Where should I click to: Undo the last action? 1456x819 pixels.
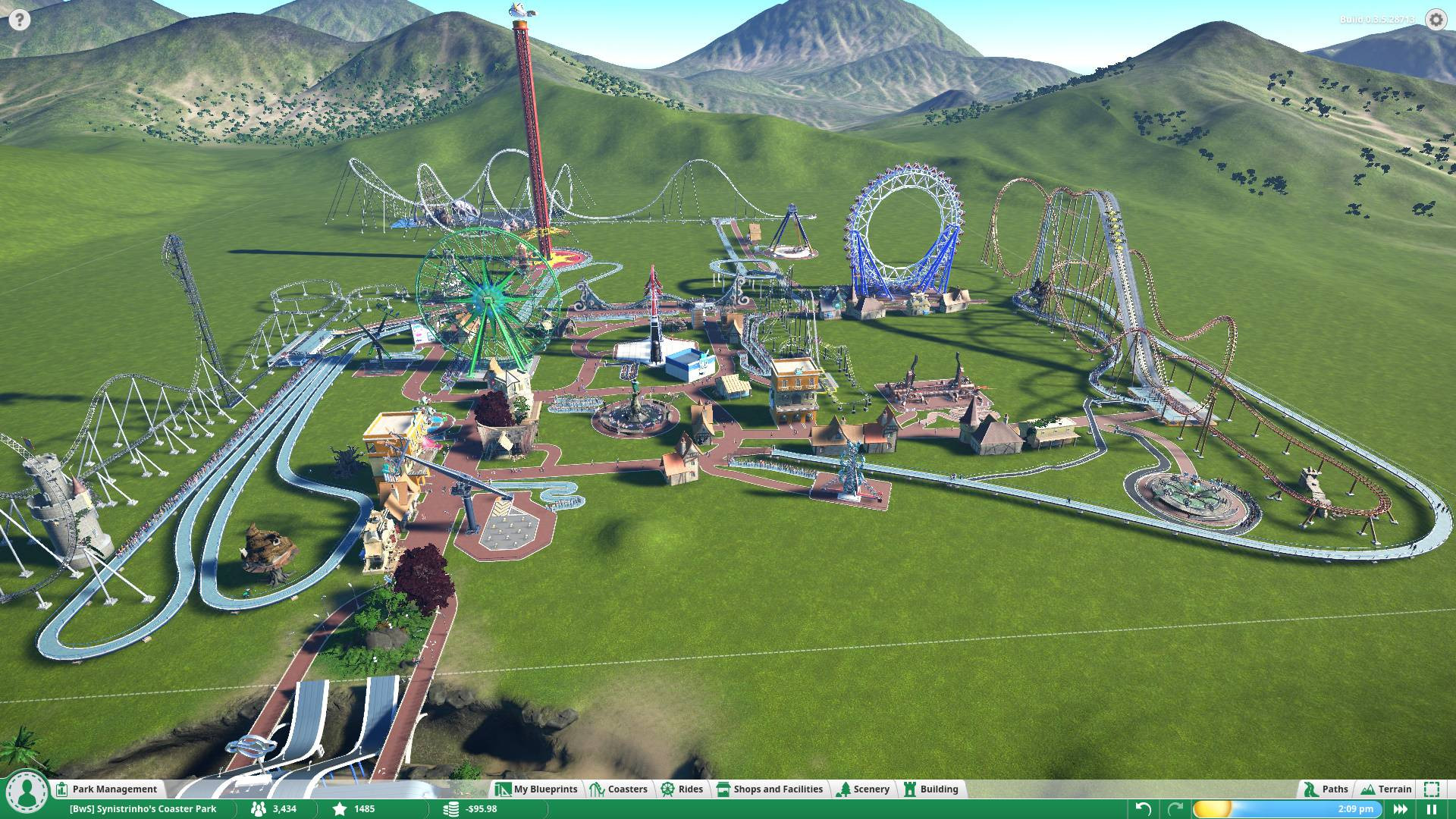click(1144, 809)
